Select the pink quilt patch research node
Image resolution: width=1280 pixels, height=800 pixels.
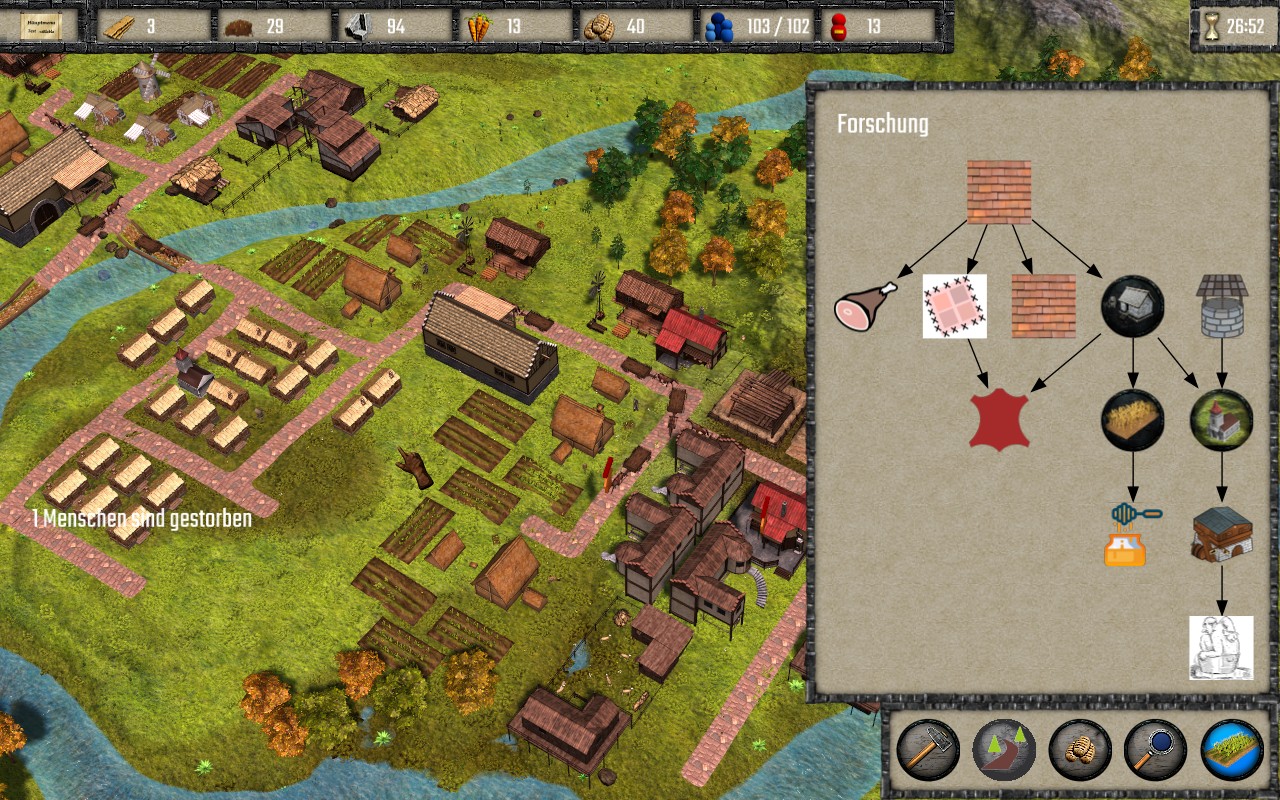(954, 306)
